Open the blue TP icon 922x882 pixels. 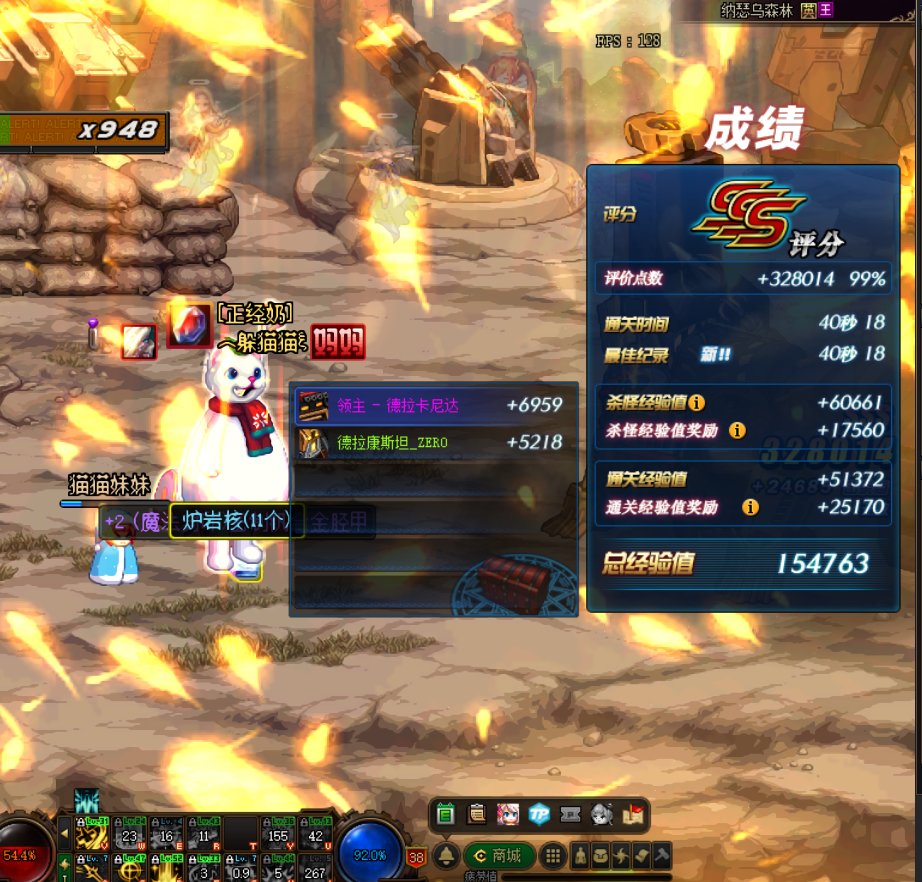click(539, 813)
